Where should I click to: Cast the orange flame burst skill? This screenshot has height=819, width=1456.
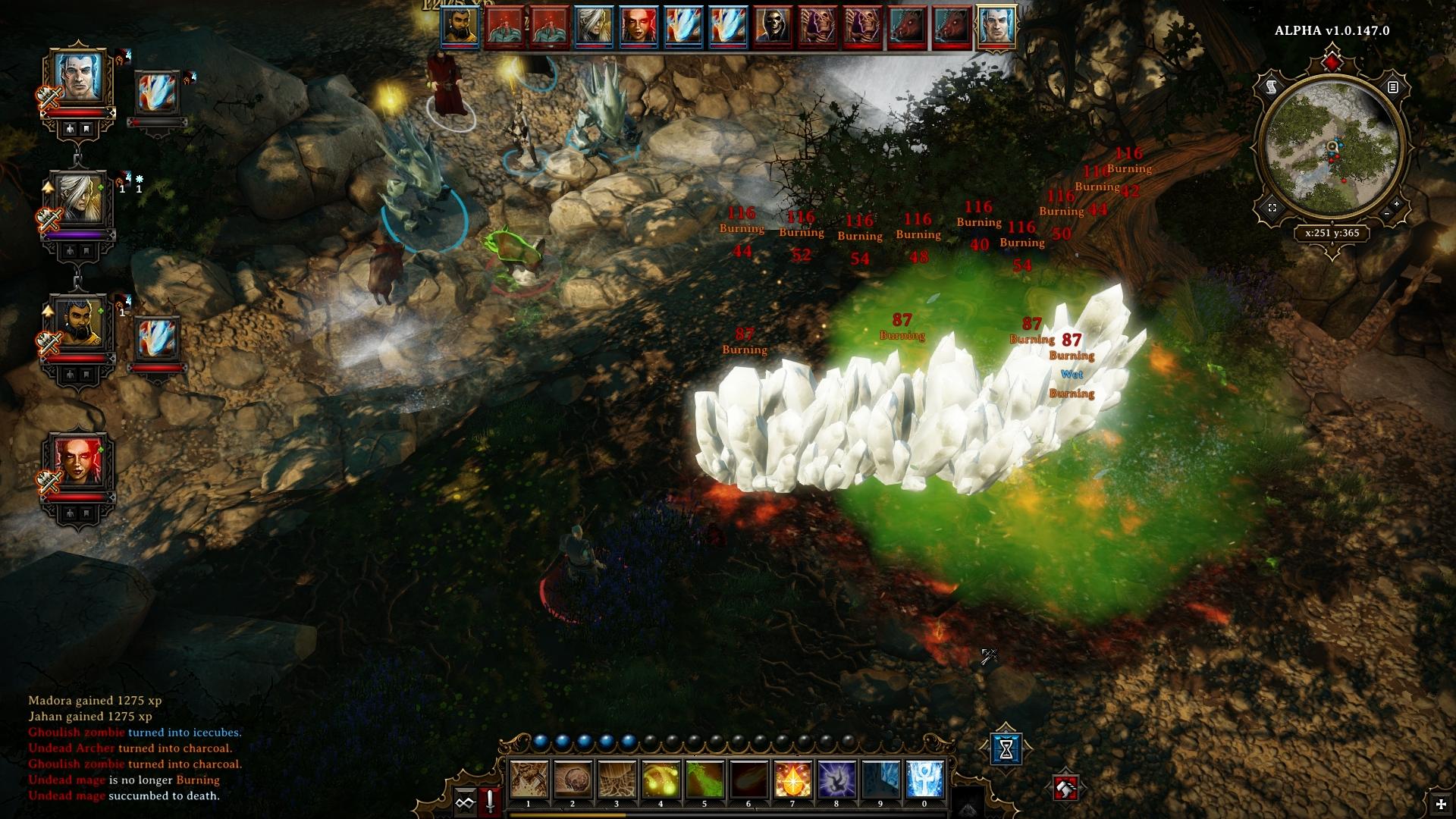click(792, 780)
